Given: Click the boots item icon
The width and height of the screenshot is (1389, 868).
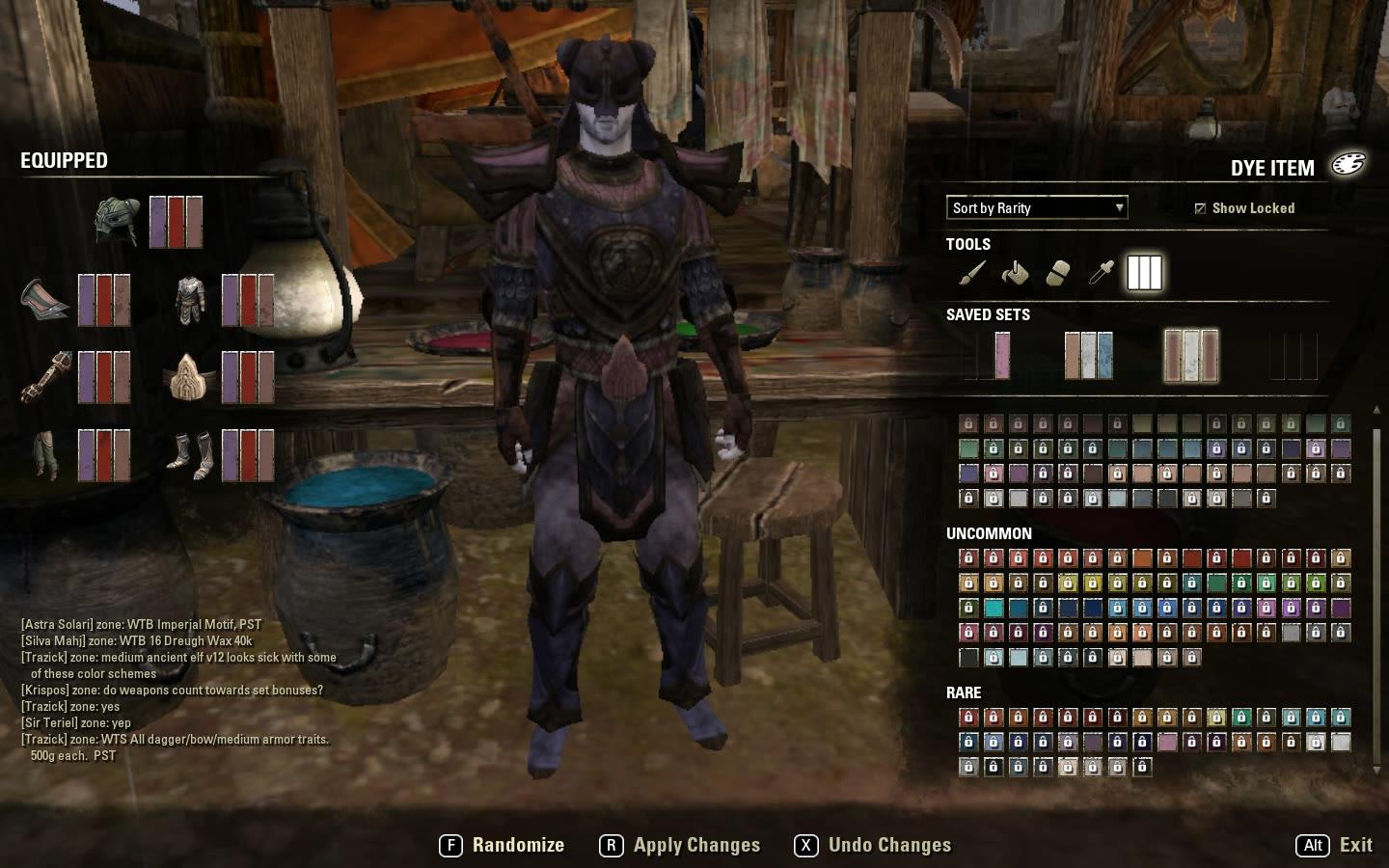Looking at the screenshot, I should 189,455.
